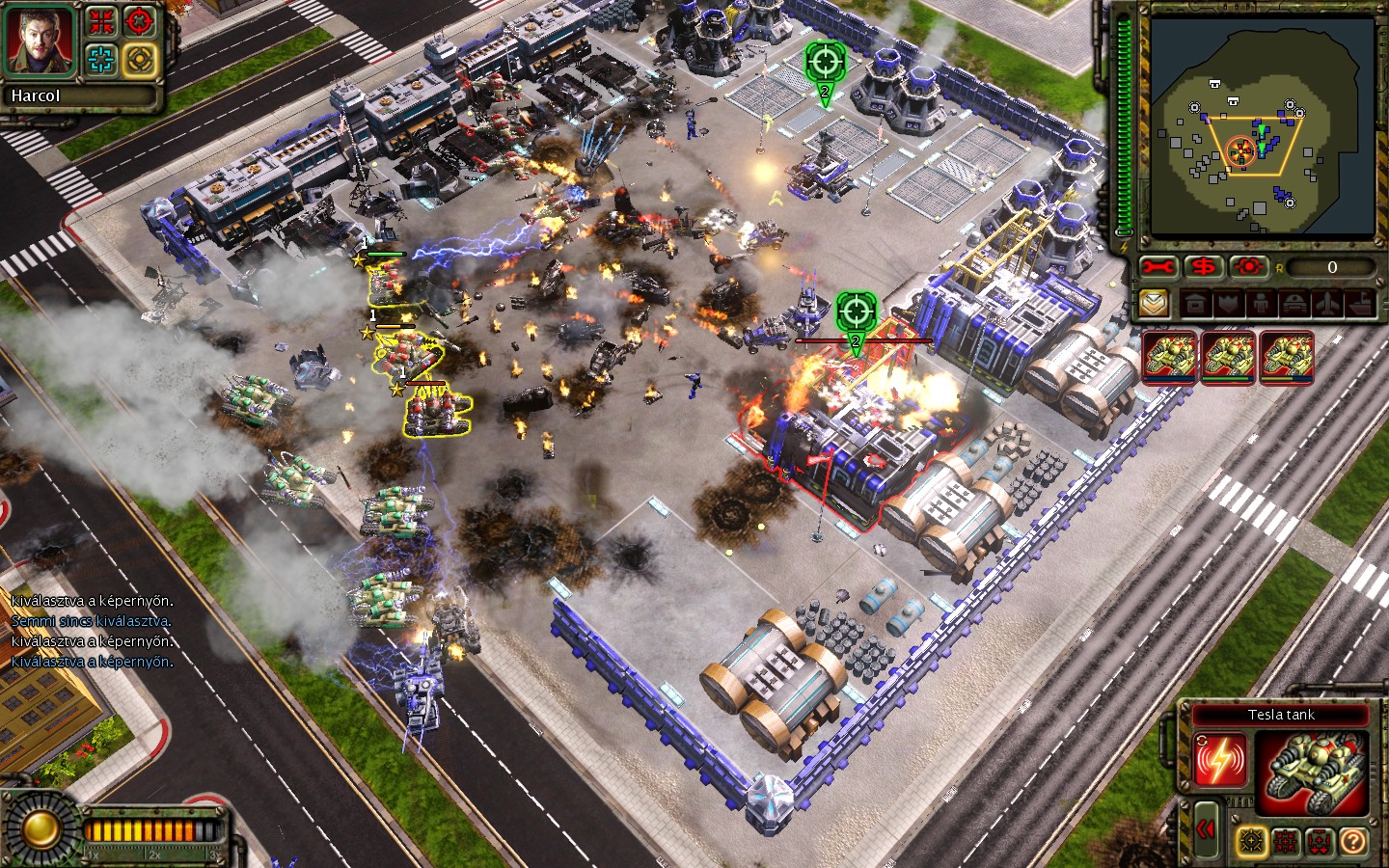Activate the yellow ring co-commander order
This screenshot has width=1389, height=868.
[x=140, y=60]
